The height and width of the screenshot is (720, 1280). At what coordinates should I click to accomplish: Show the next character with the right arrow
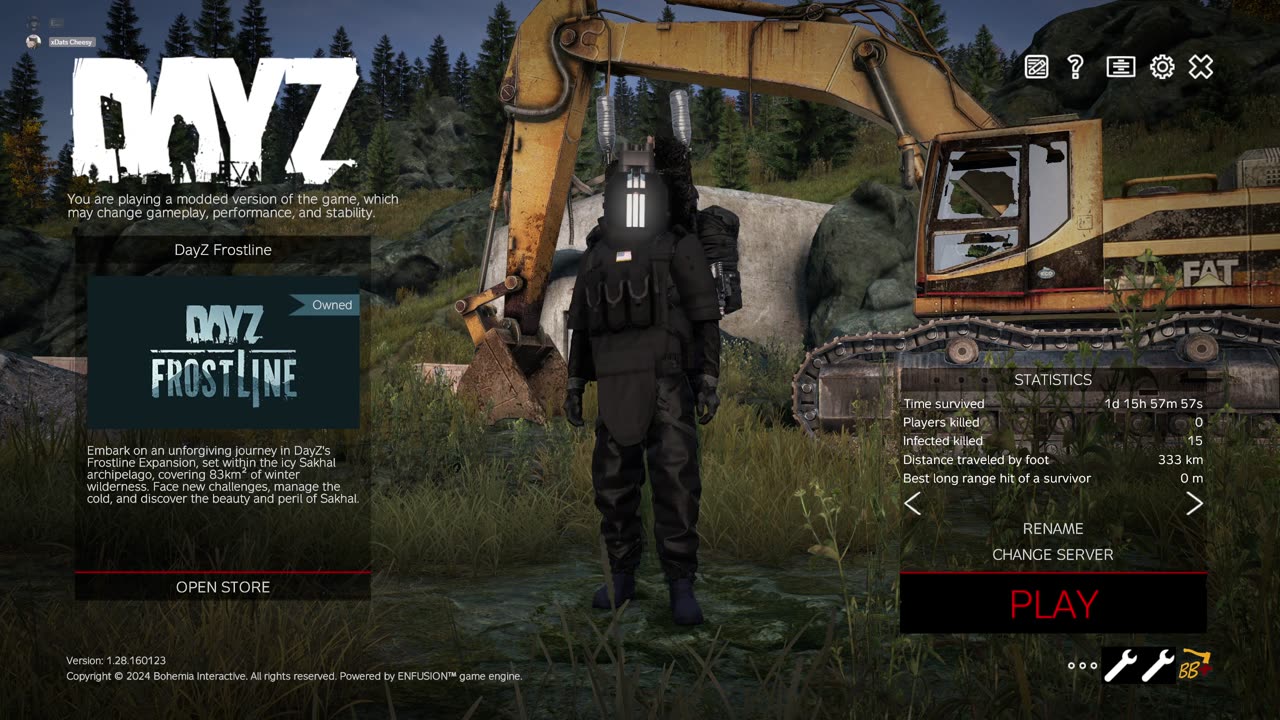1194,504
